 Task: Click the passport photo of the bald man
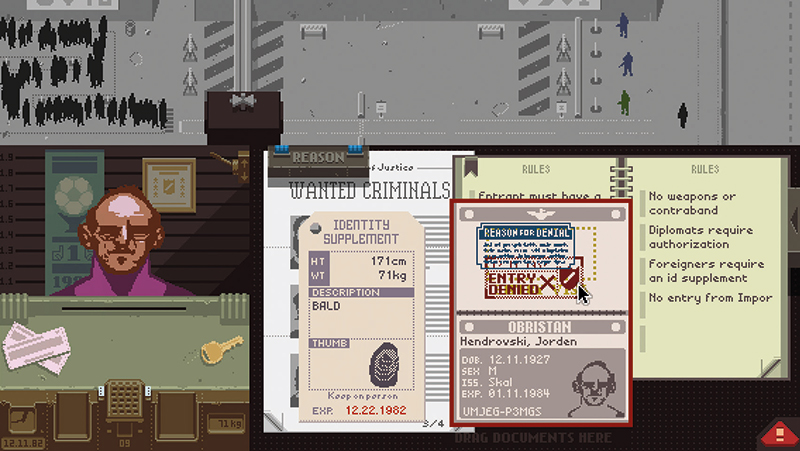coord(593,383)
